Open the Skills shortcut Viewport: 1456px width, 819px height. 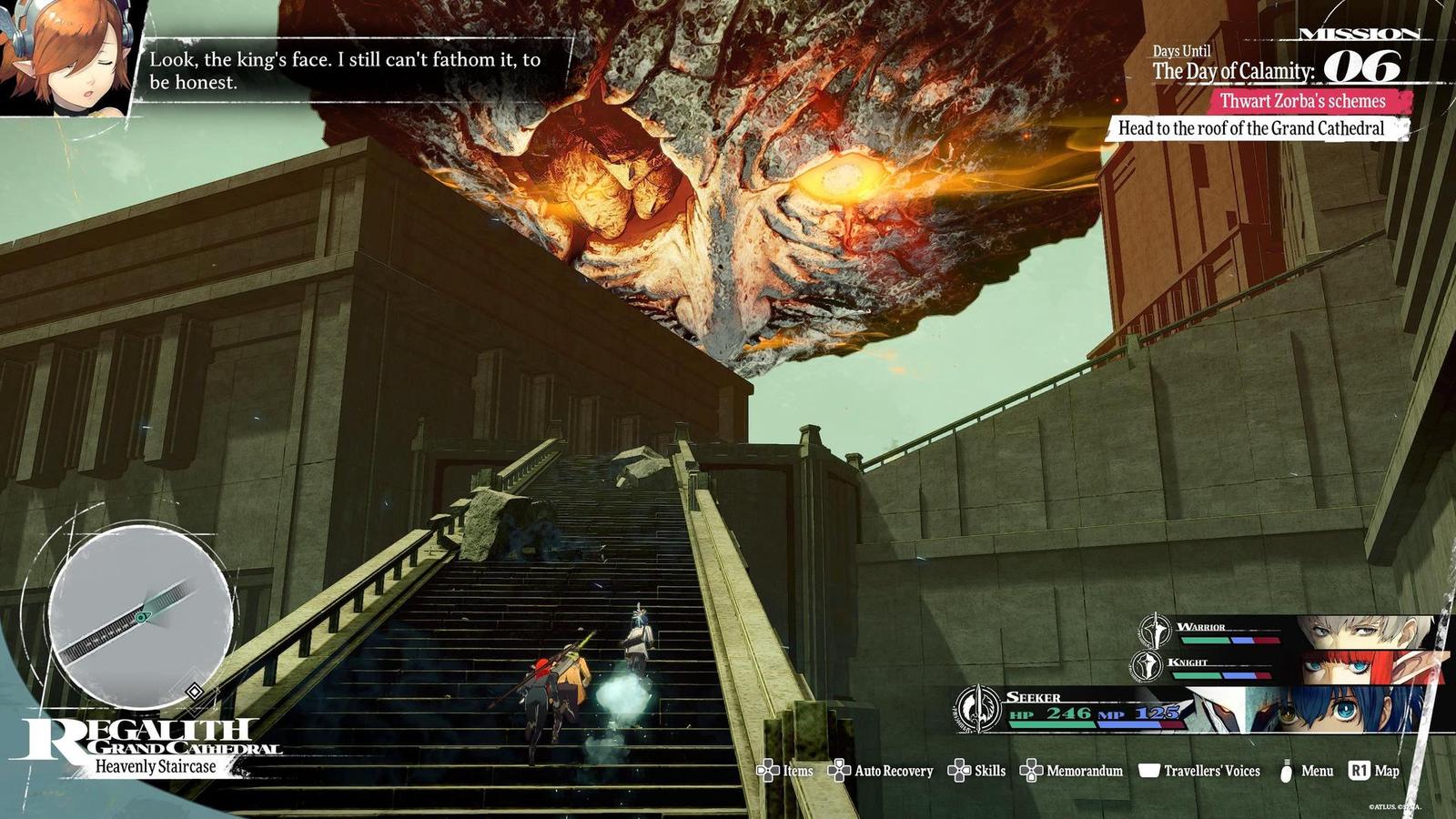pos(977,771)
